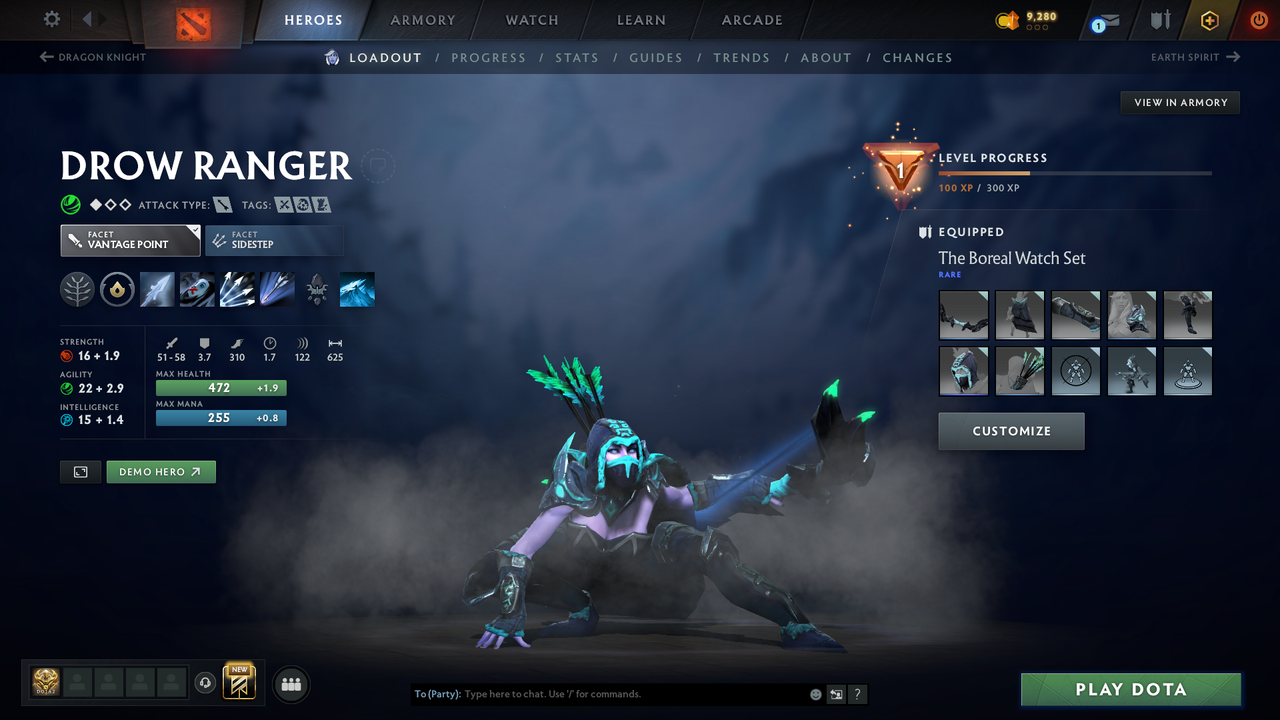This screenshot has height=720, width=1280.
Task: Toggle the party lobby group icon
Action: [x=290, y=684]
